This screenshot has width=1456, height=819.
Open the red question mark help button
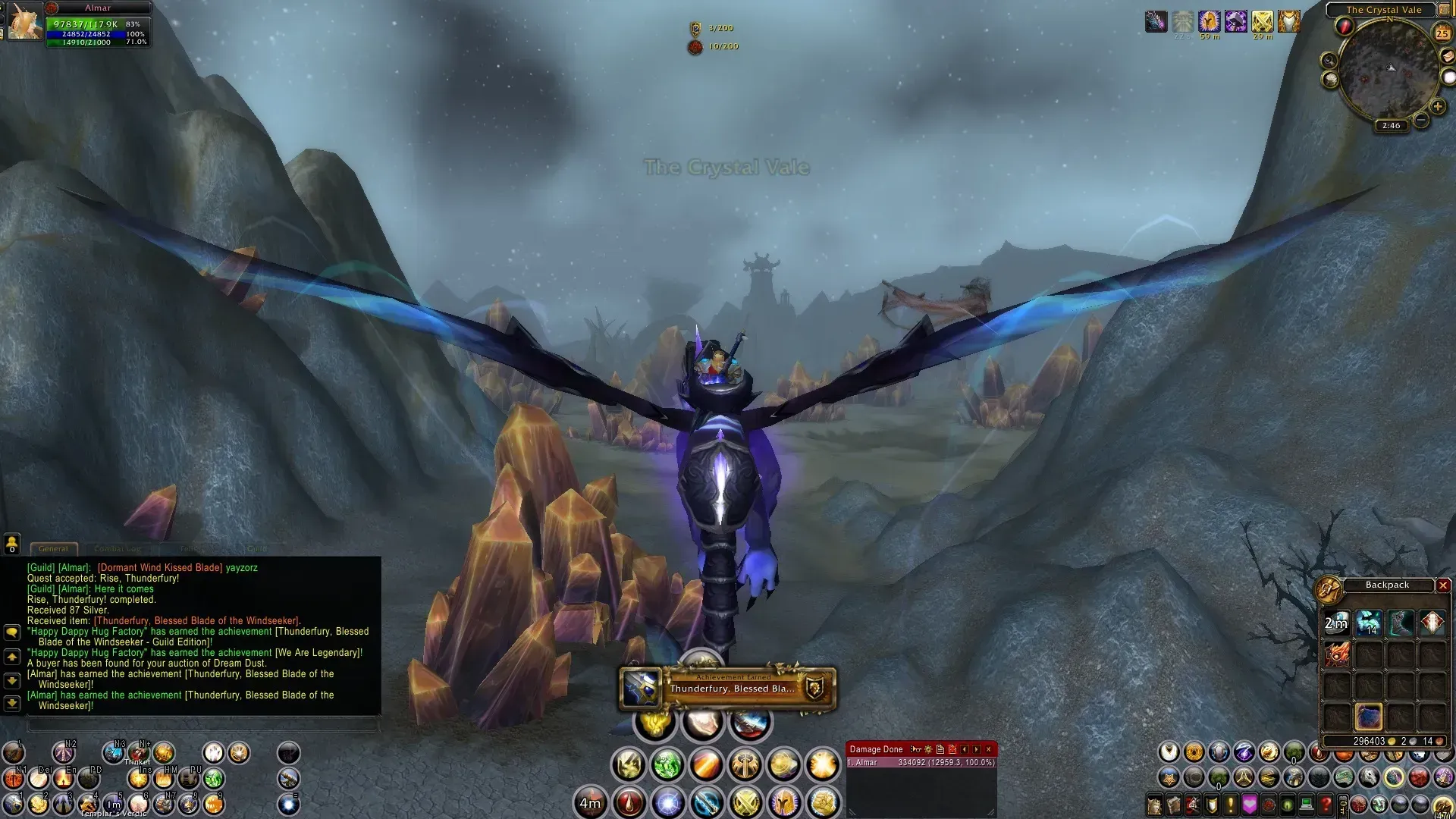pyautogui.click(x=1326, y=804)
